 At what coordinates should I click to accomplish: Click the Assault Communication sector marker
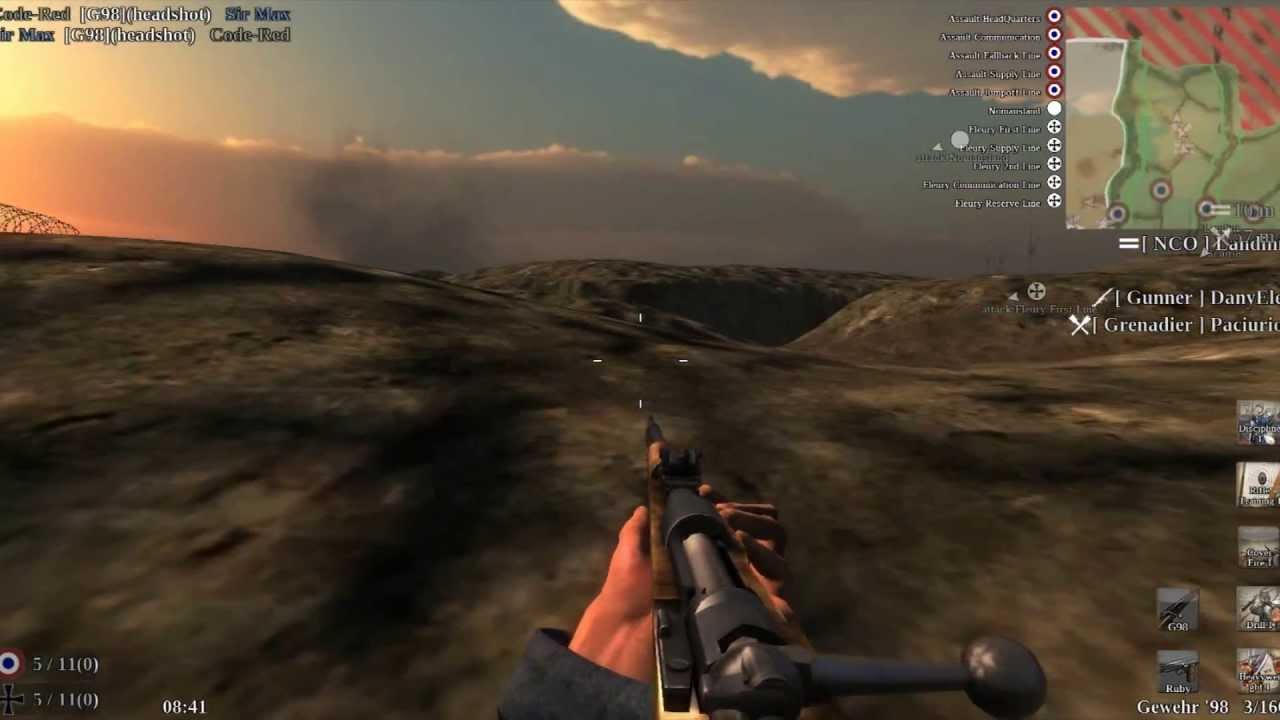click(1054, 36)
